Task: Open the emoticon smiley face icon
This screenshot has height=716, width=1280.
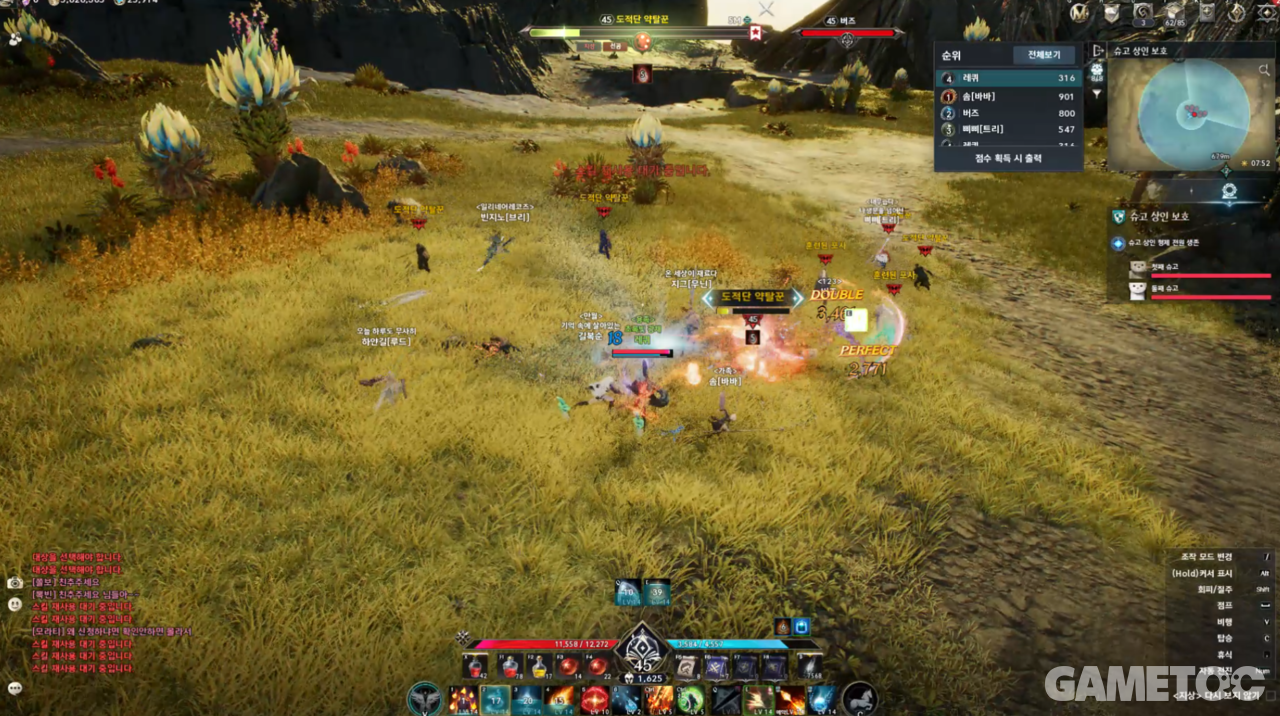Action: [x=15, y=604]
